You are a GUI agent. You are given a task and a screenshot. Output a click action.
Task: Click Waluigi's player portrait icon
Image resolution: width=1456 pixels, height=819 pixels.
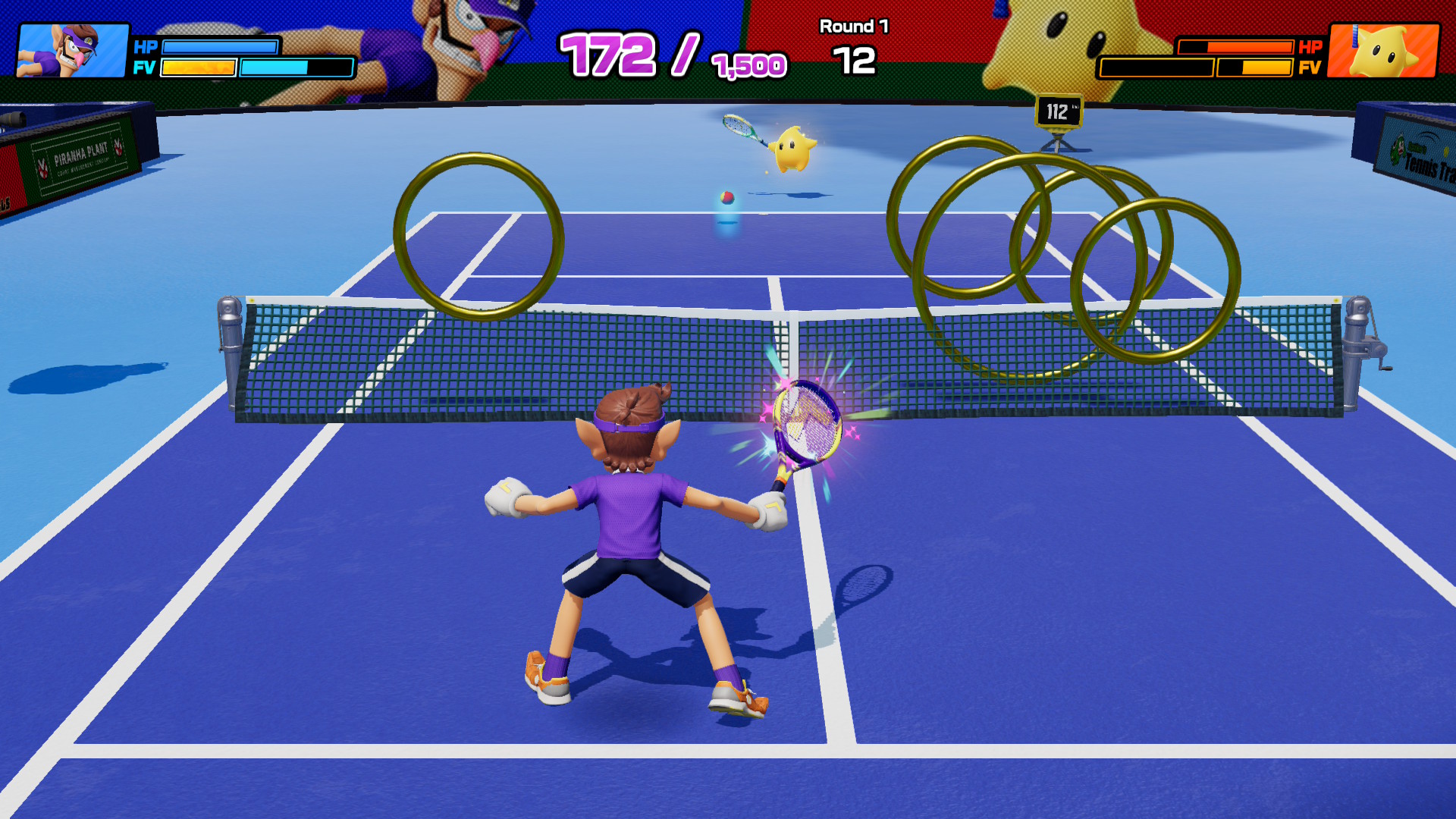[x=73, y=51]
